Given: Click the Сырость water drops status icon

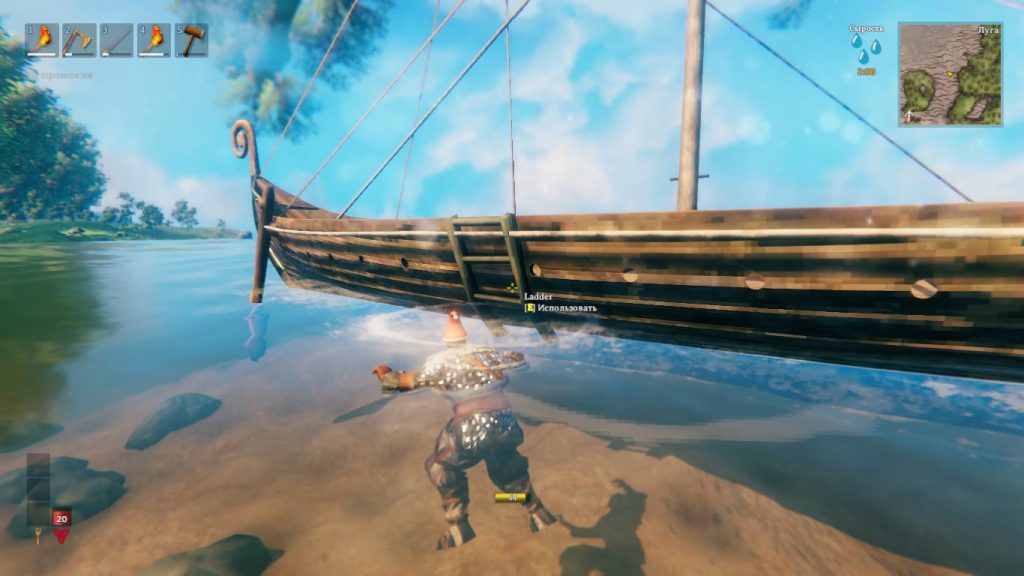Looking at the screenshot, I should (866, 50).
